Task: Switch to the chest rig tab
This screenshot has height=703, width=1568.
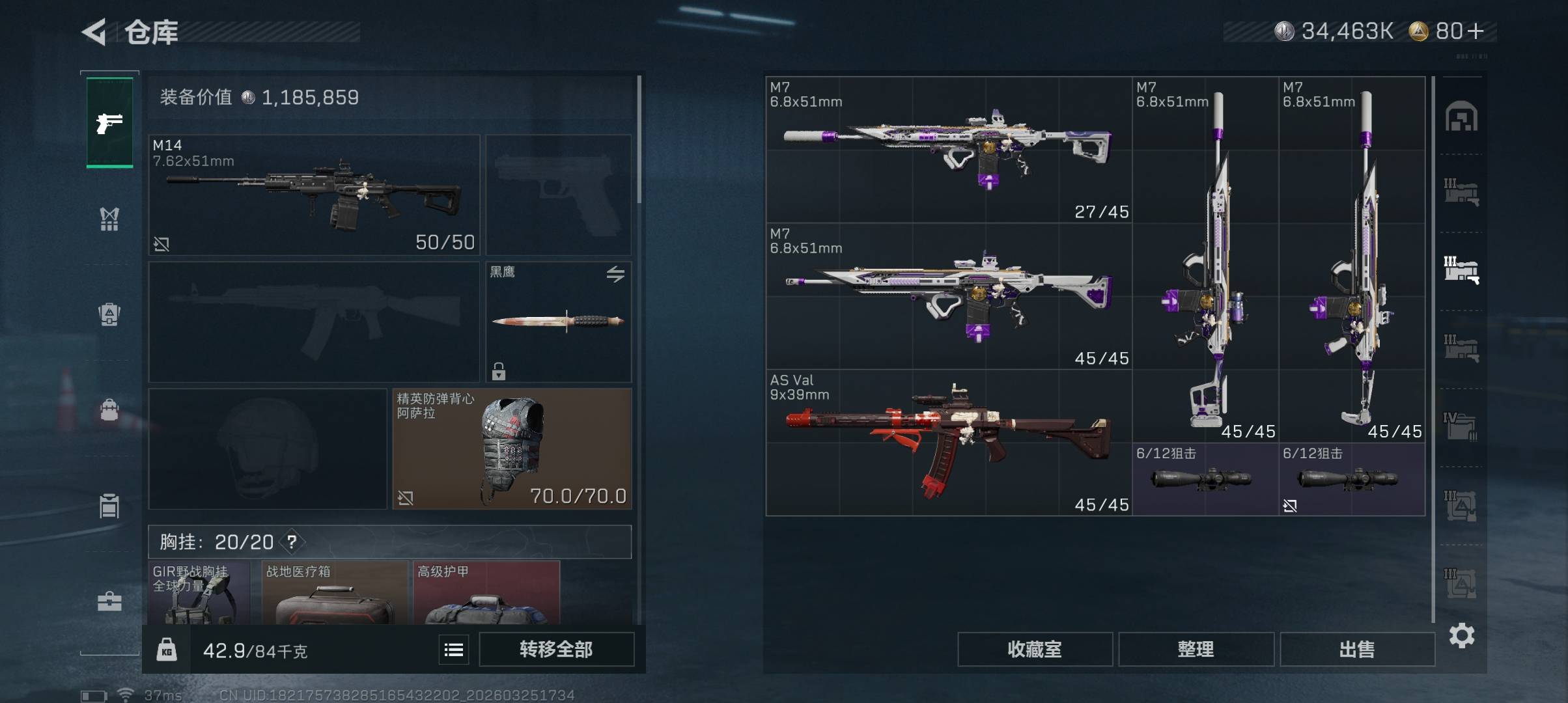Action: (x=109, y=219)
